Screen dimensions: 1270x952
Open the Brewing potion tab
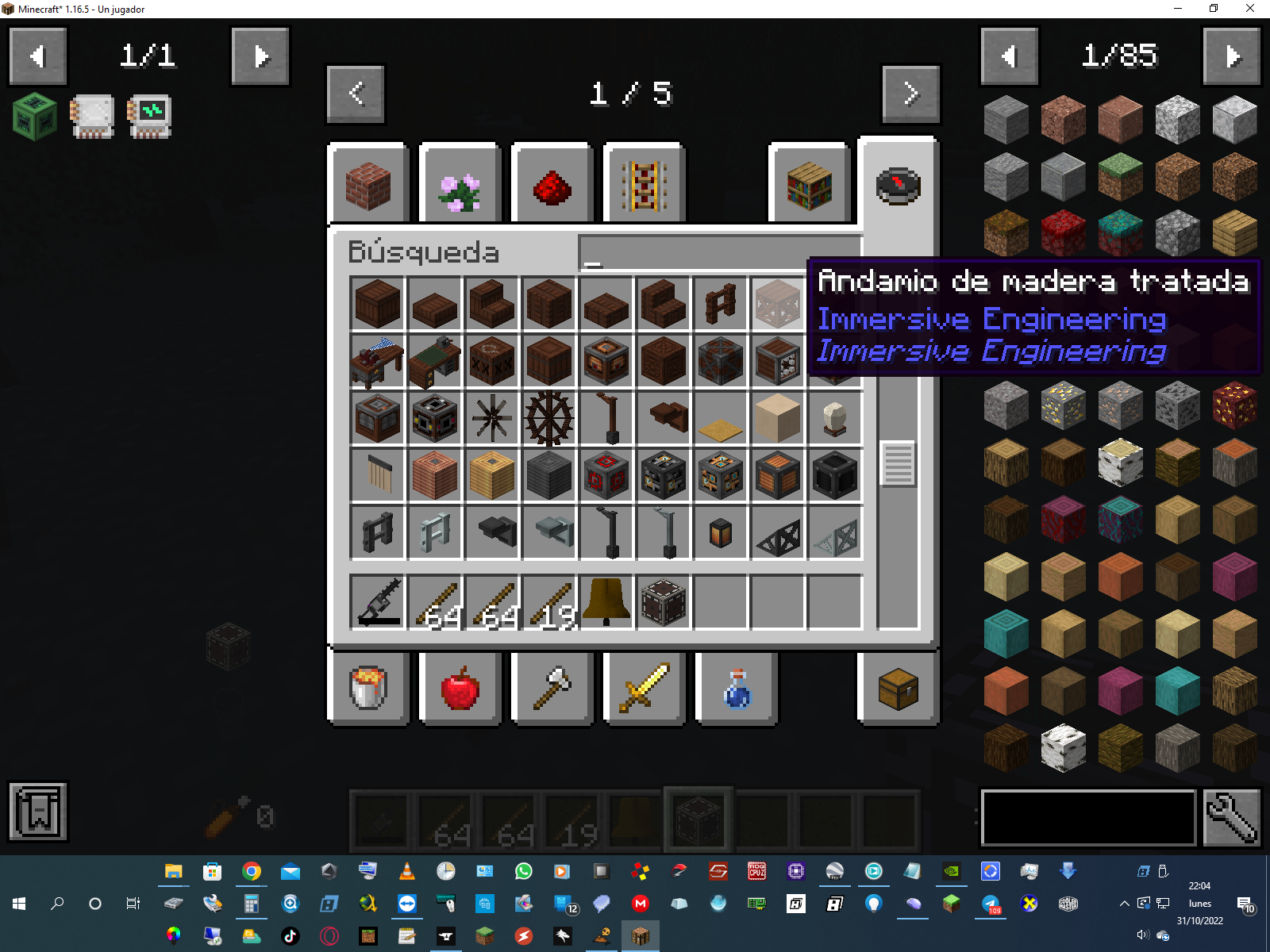point(737,687)
